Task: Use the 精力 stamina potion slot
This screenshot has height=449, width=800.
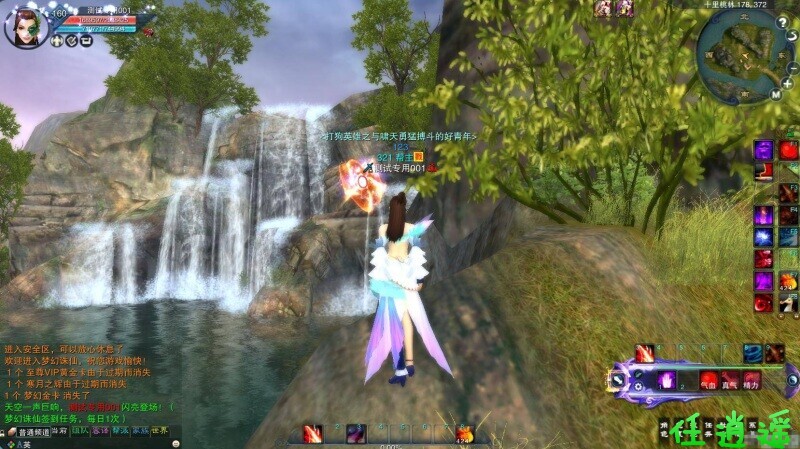Action: click(752, 380)
